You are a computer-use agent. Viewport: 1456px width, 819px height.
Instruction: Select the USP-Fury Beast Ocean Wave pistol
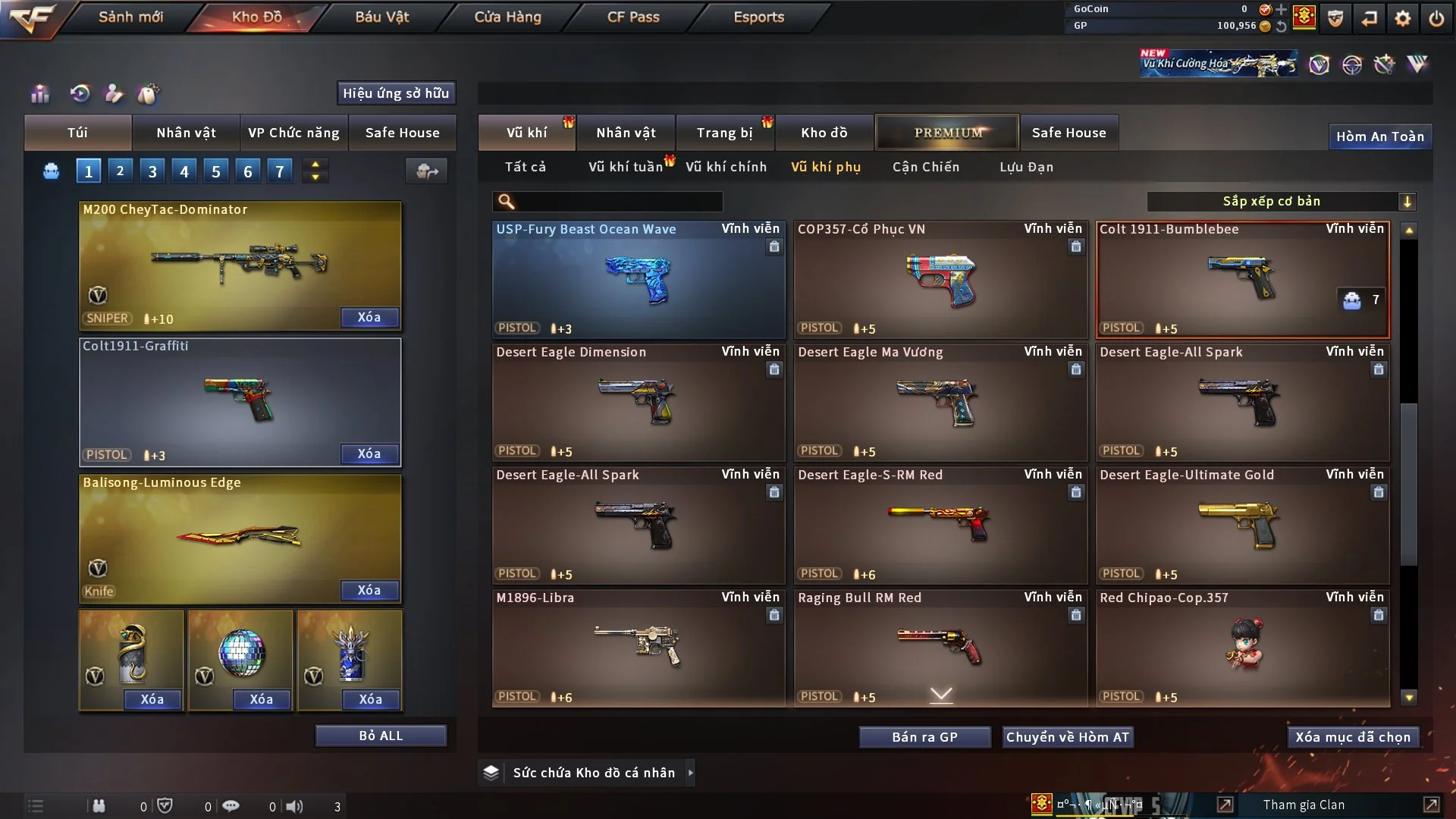point(639,279)
